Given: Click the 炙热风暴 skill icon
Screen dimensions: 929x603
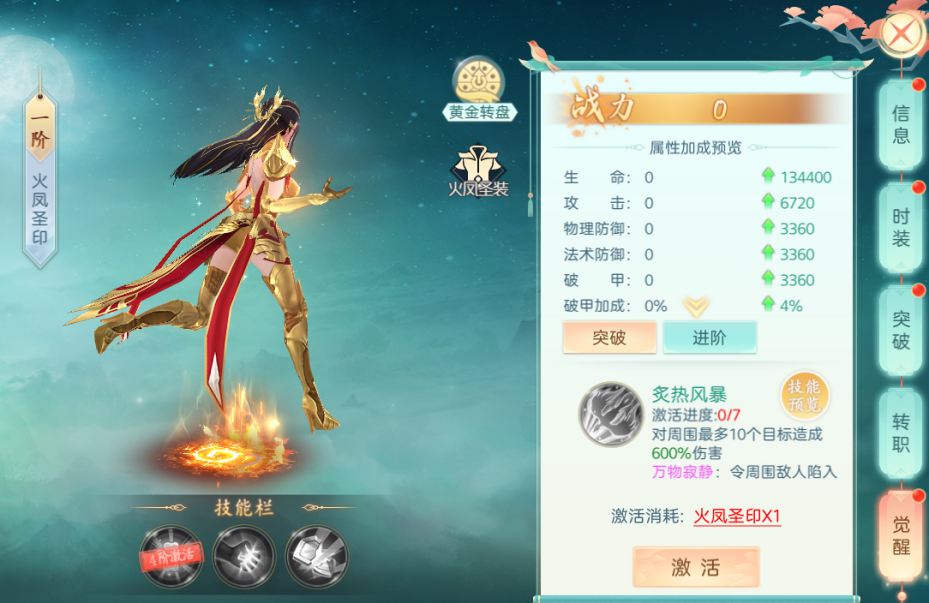Looking at the screenshot, I should click(611, 413).
